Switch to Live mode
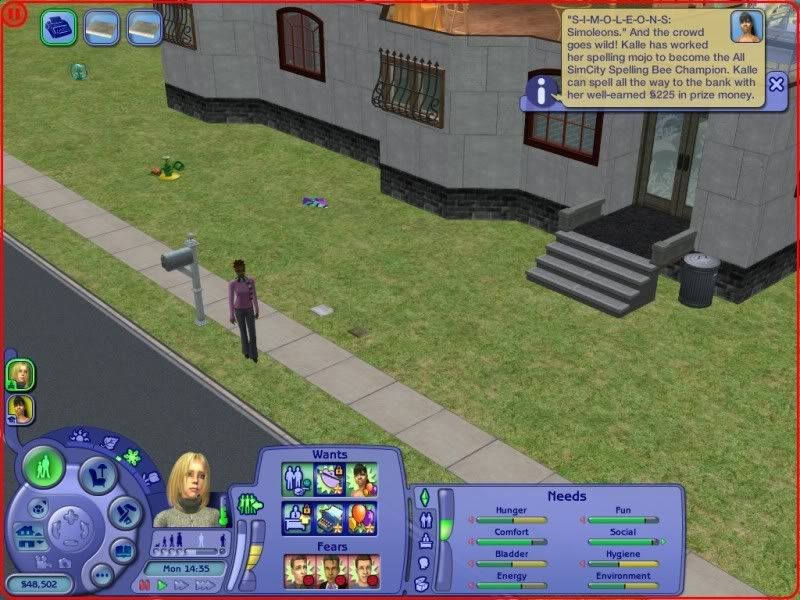This screenshot has height=600, width=800. pyautogui.click(x=44, y=468)
